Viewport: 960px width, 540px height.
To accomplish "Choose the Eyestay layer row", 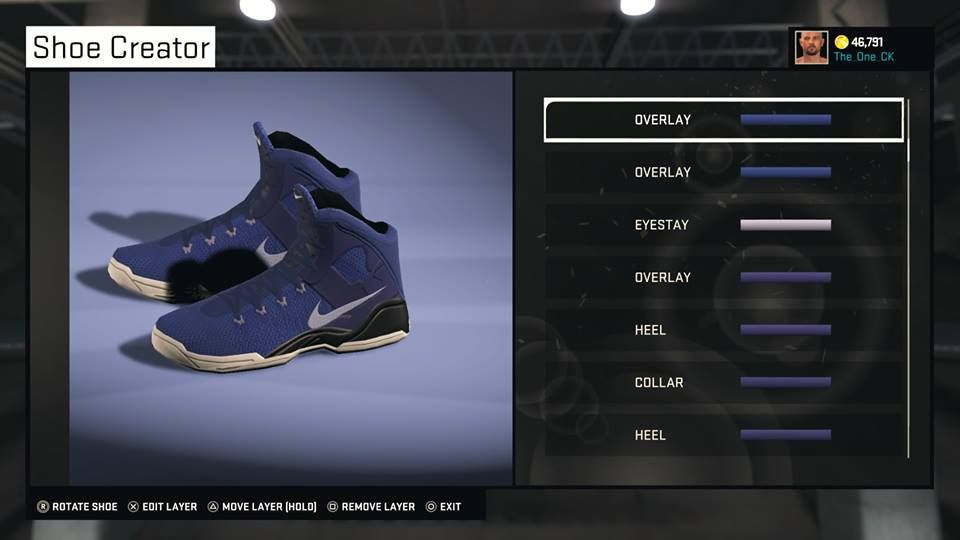I will click(723, 225).
